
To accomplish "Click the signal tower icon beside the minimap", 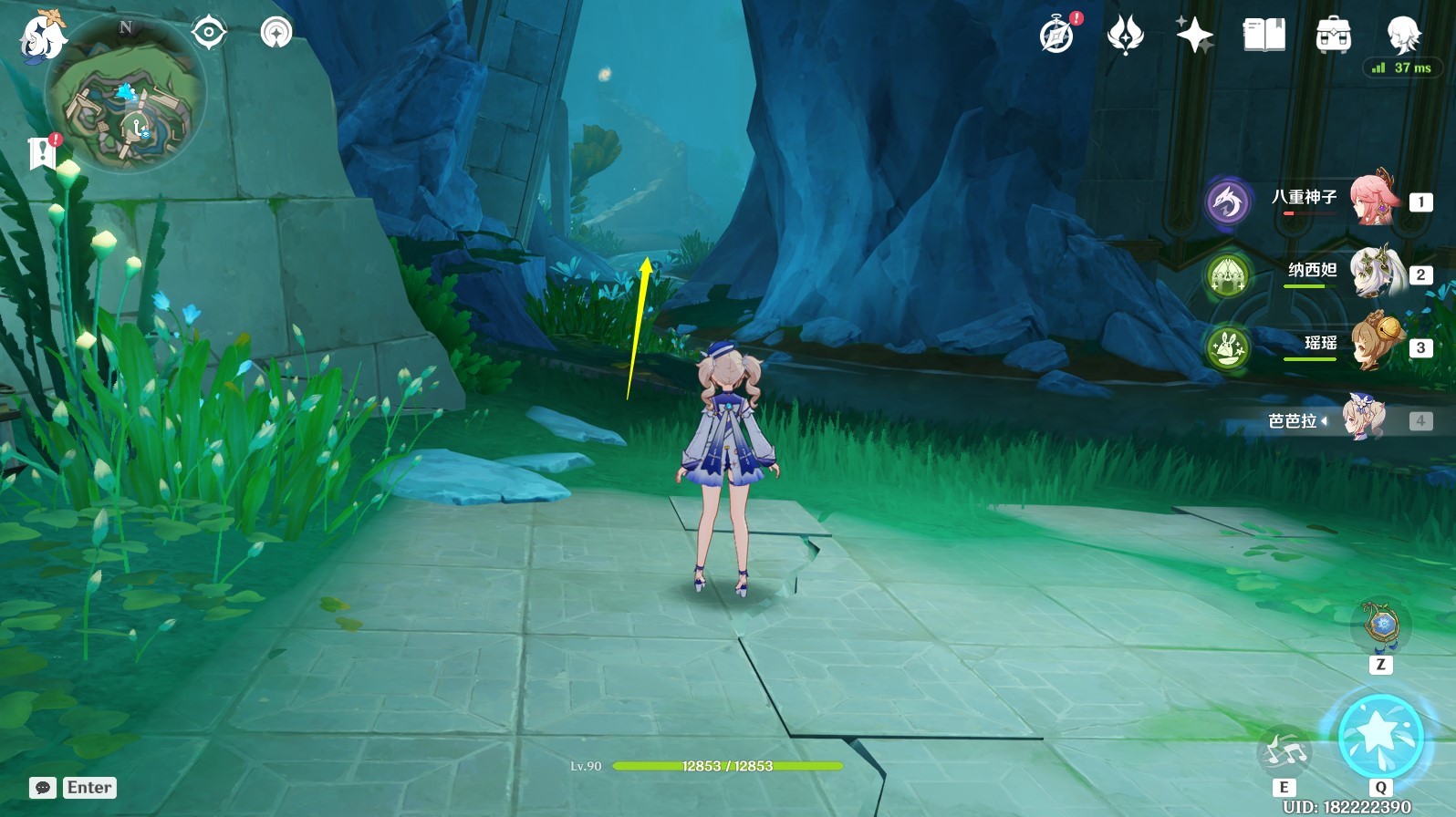I will [276, 34].
